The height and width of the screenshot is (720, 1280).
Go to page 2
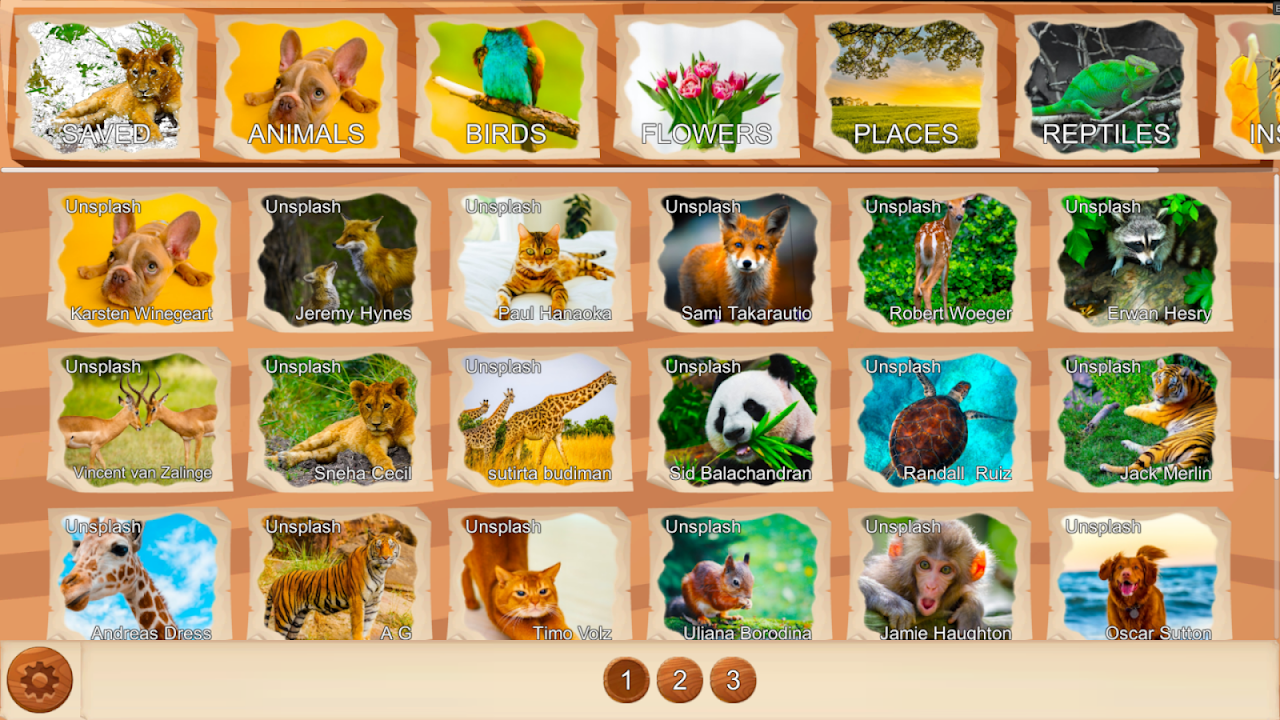point(680,681)
